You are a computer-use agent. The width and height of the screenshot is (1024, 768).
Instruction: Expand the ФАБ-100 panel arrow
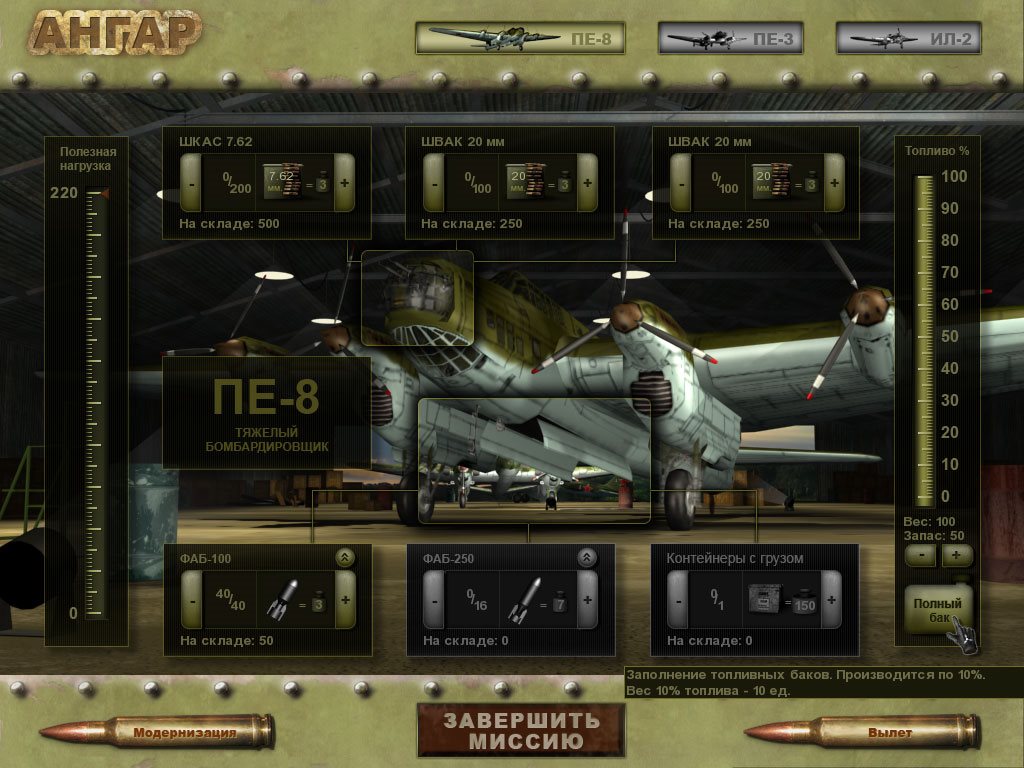(x=345, y=558)
